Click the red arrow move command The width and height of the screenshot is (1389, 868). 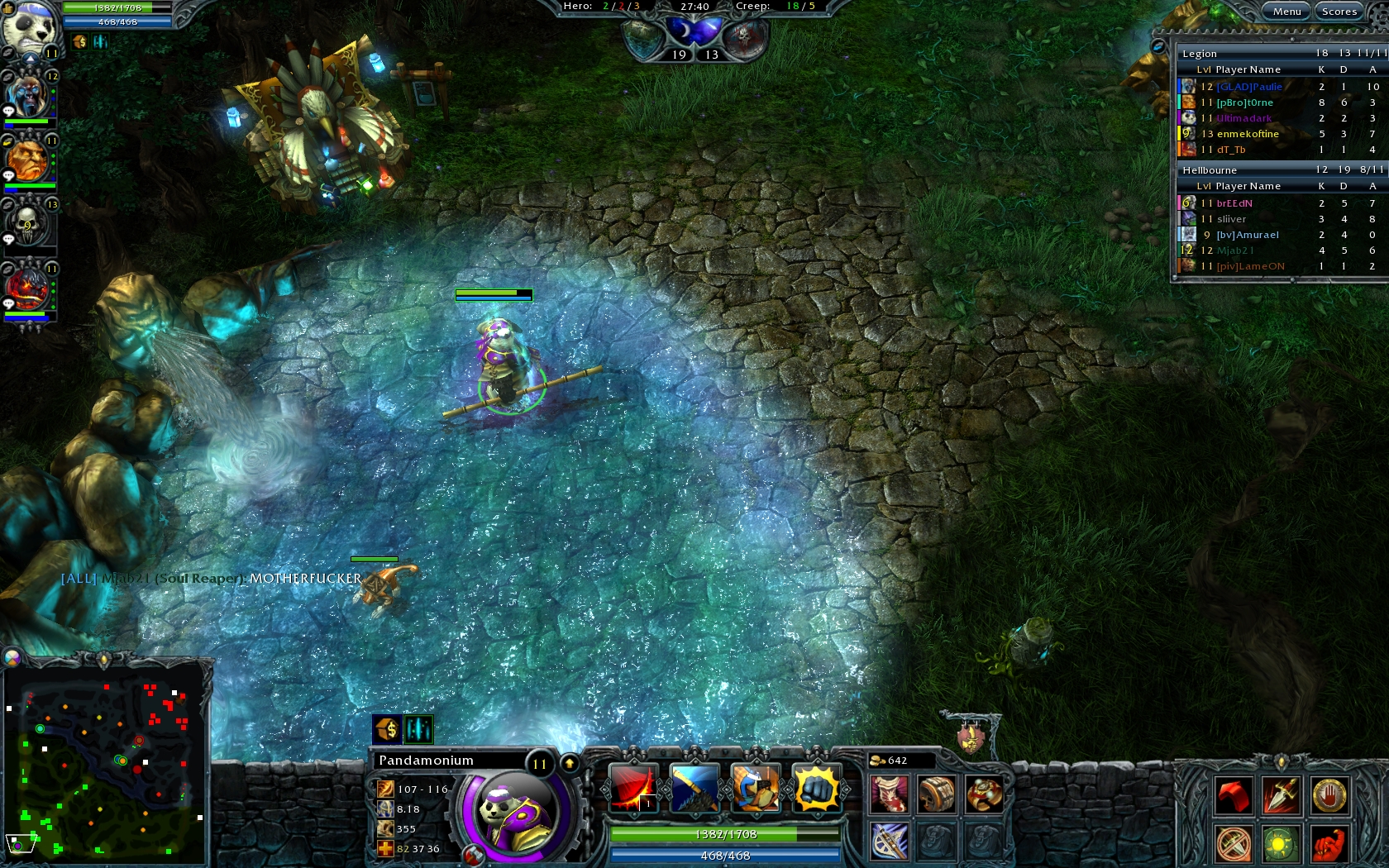pos(1234,796)
